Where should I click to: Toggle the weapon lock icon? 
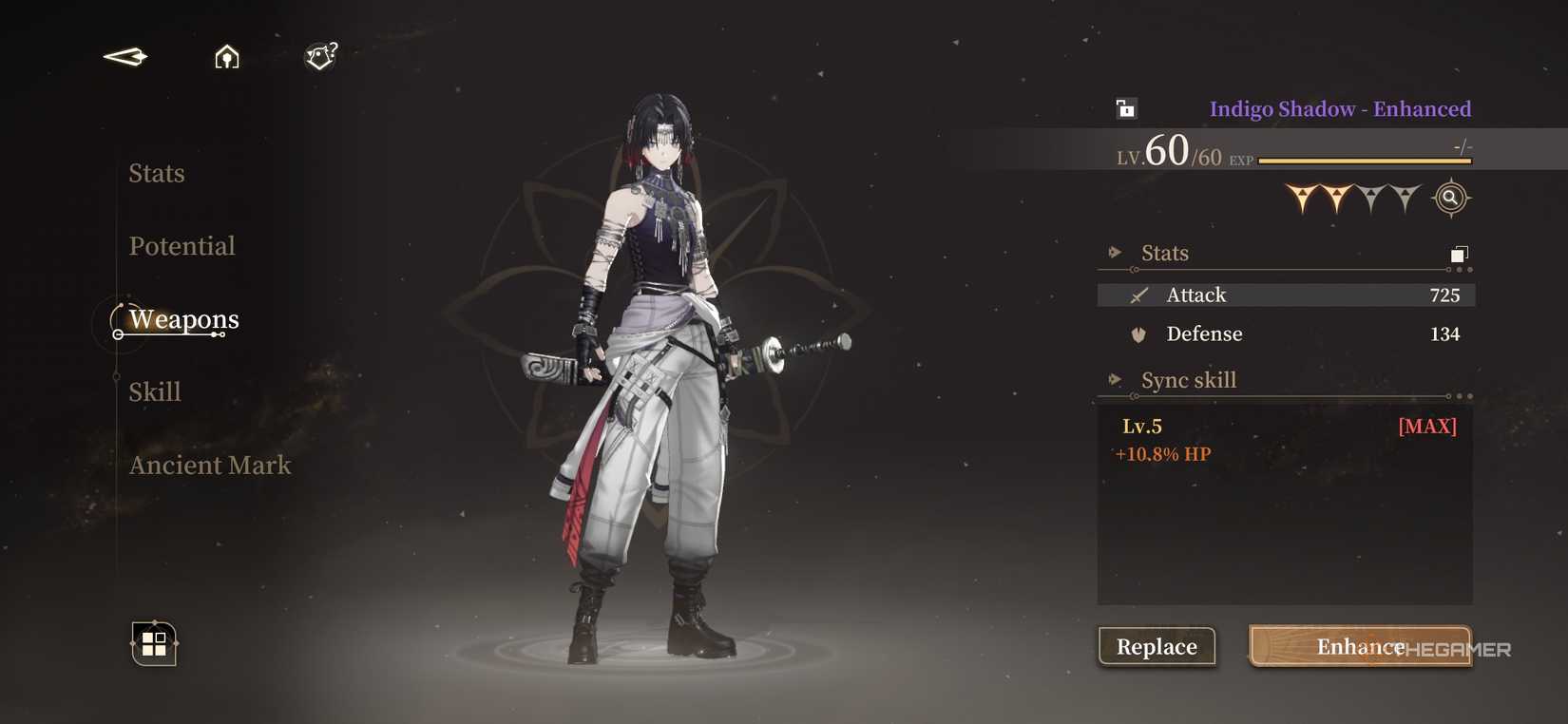(1124, 108)
